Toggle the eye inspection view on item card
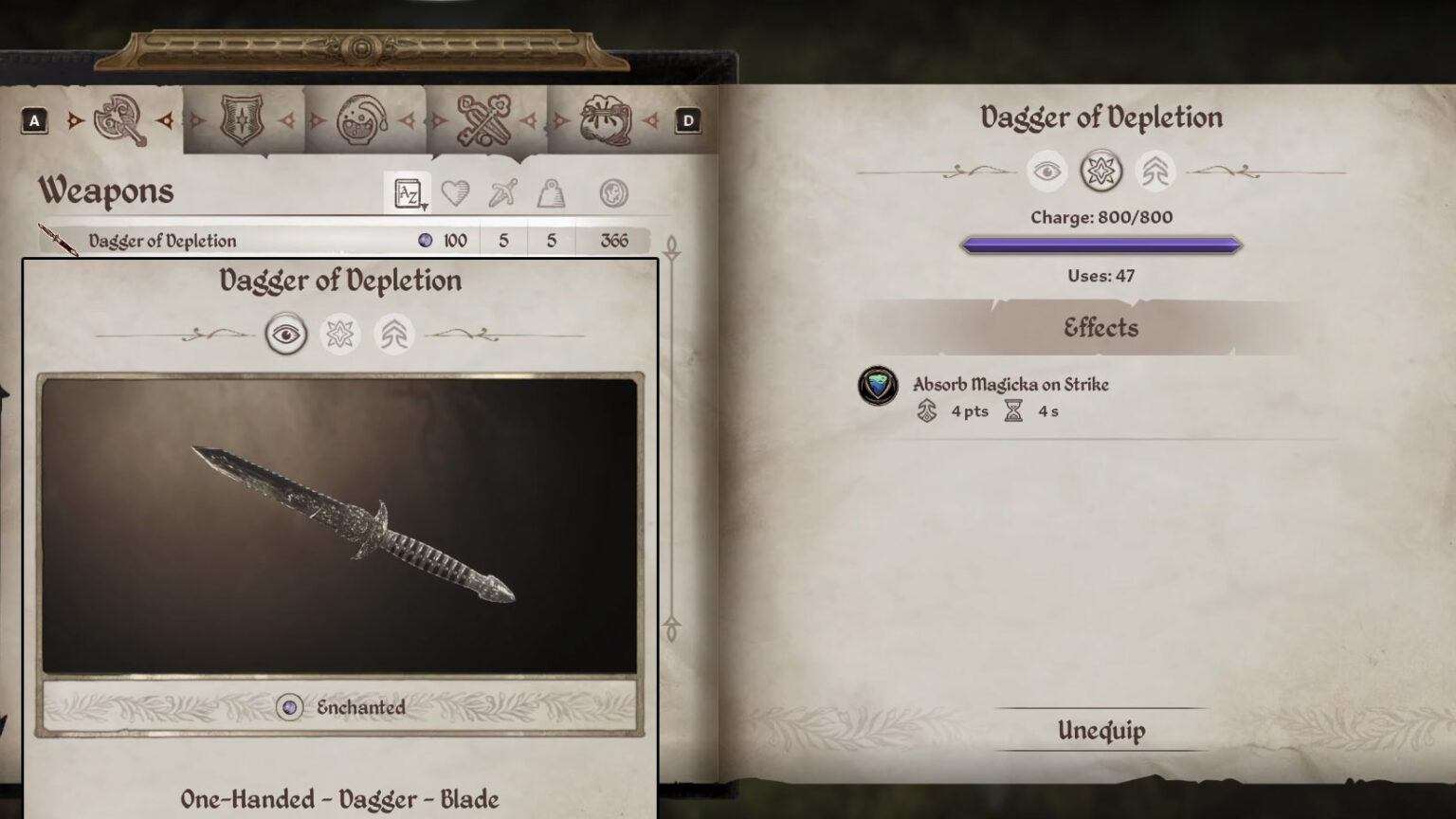Screen dimensions: 1456x819 point(287,334)
